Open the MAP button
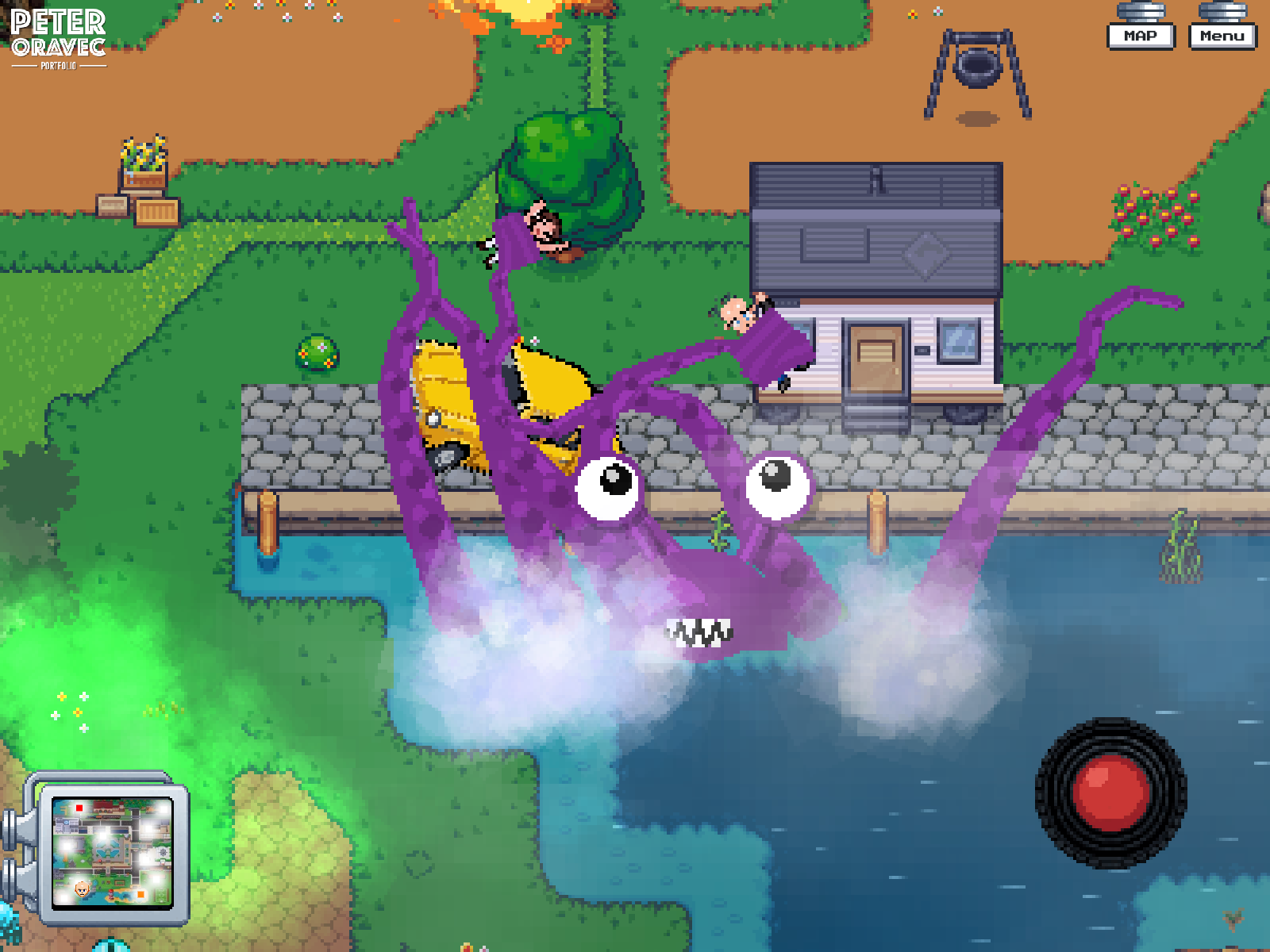1270x952 pixels. 1141,36
